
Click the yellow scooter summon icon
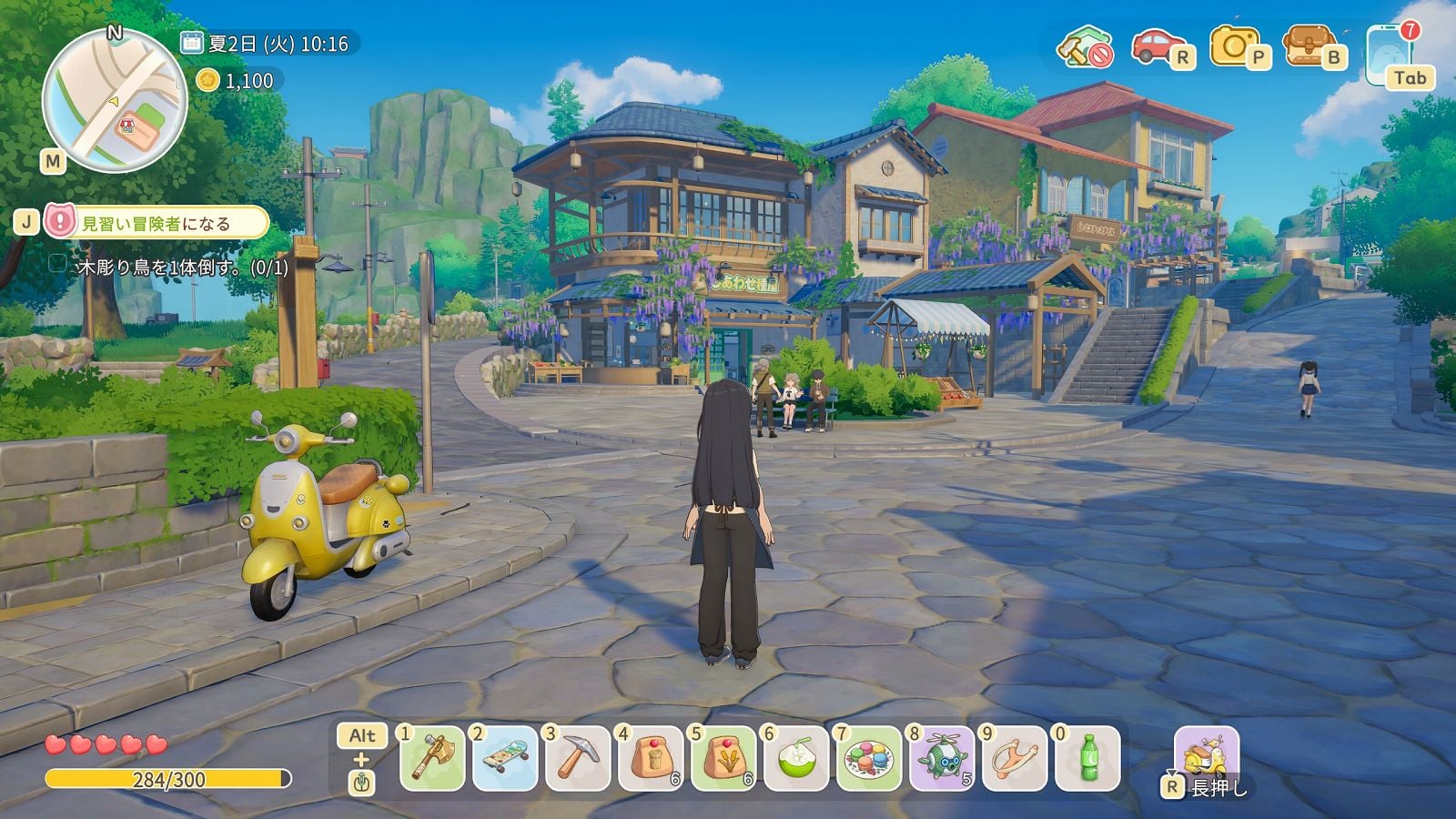(x=1207, y=755)
